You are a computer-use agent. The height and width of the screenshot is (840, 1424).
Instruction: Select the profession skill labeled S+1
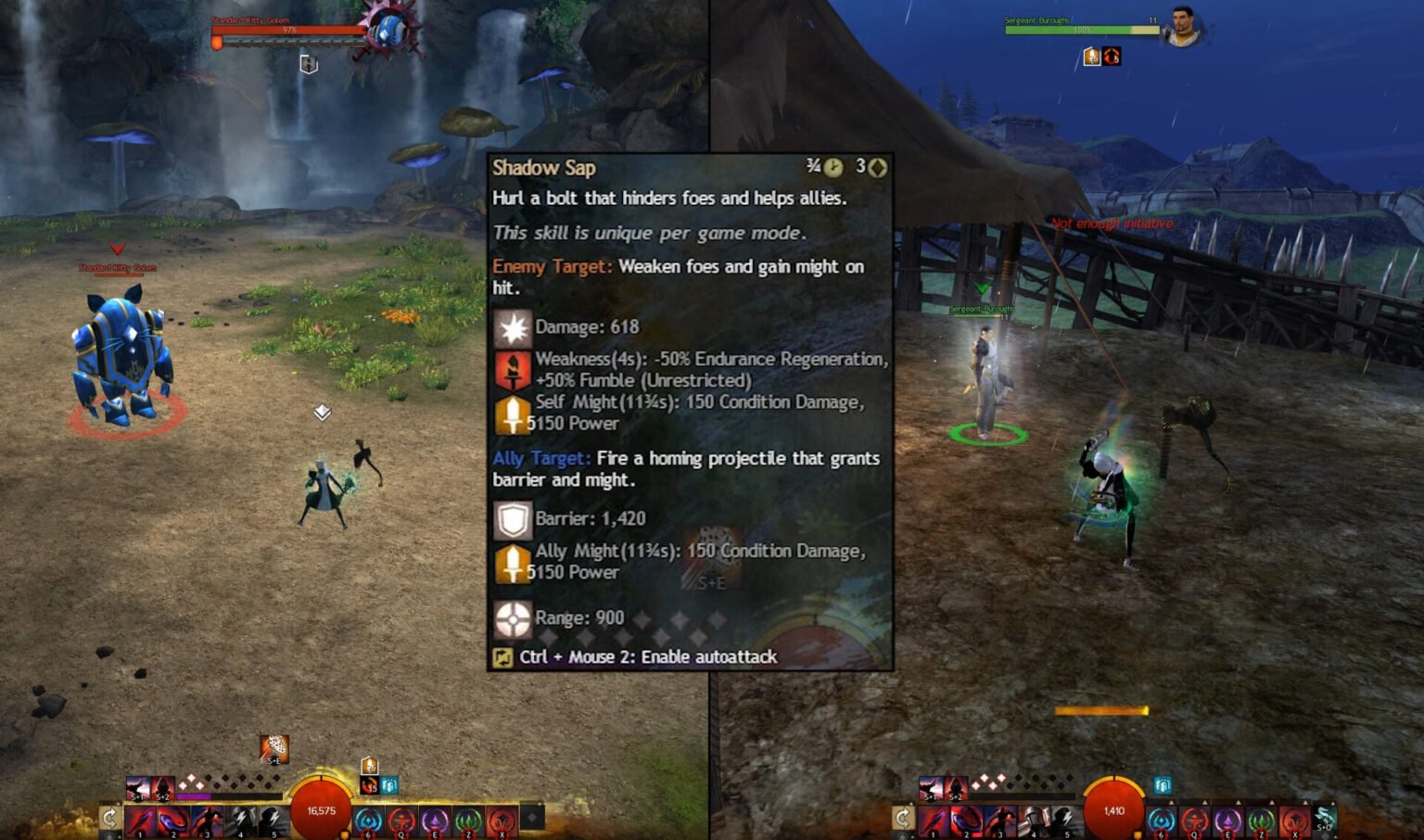tap(140, 788)
